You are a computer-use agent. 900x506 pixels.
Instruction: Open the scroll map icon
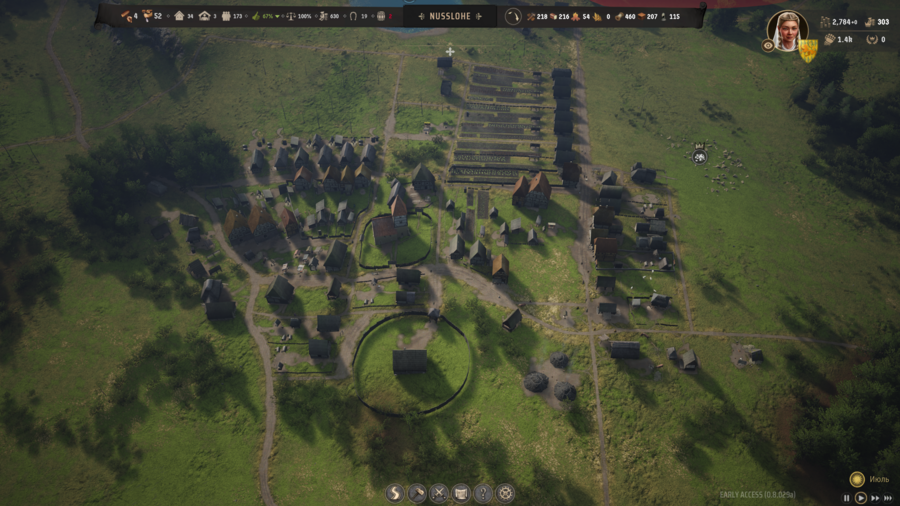point(461,493)
